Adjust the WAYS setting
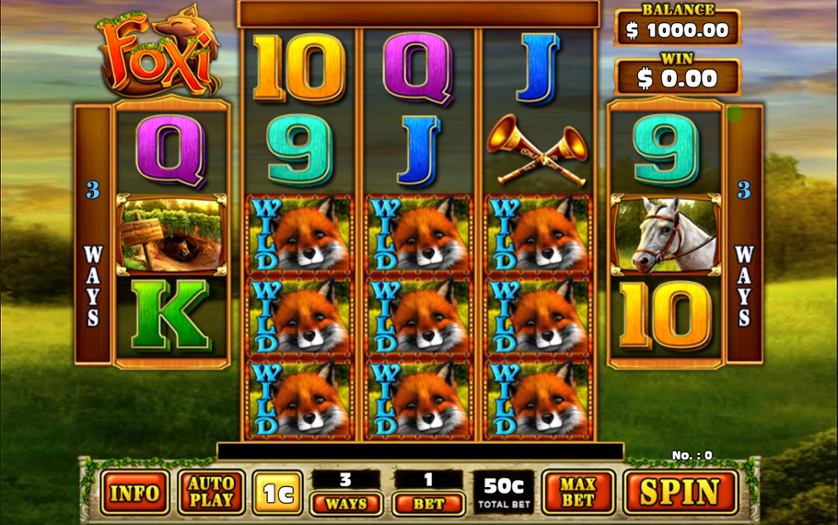838x525 pixels. 345,503
